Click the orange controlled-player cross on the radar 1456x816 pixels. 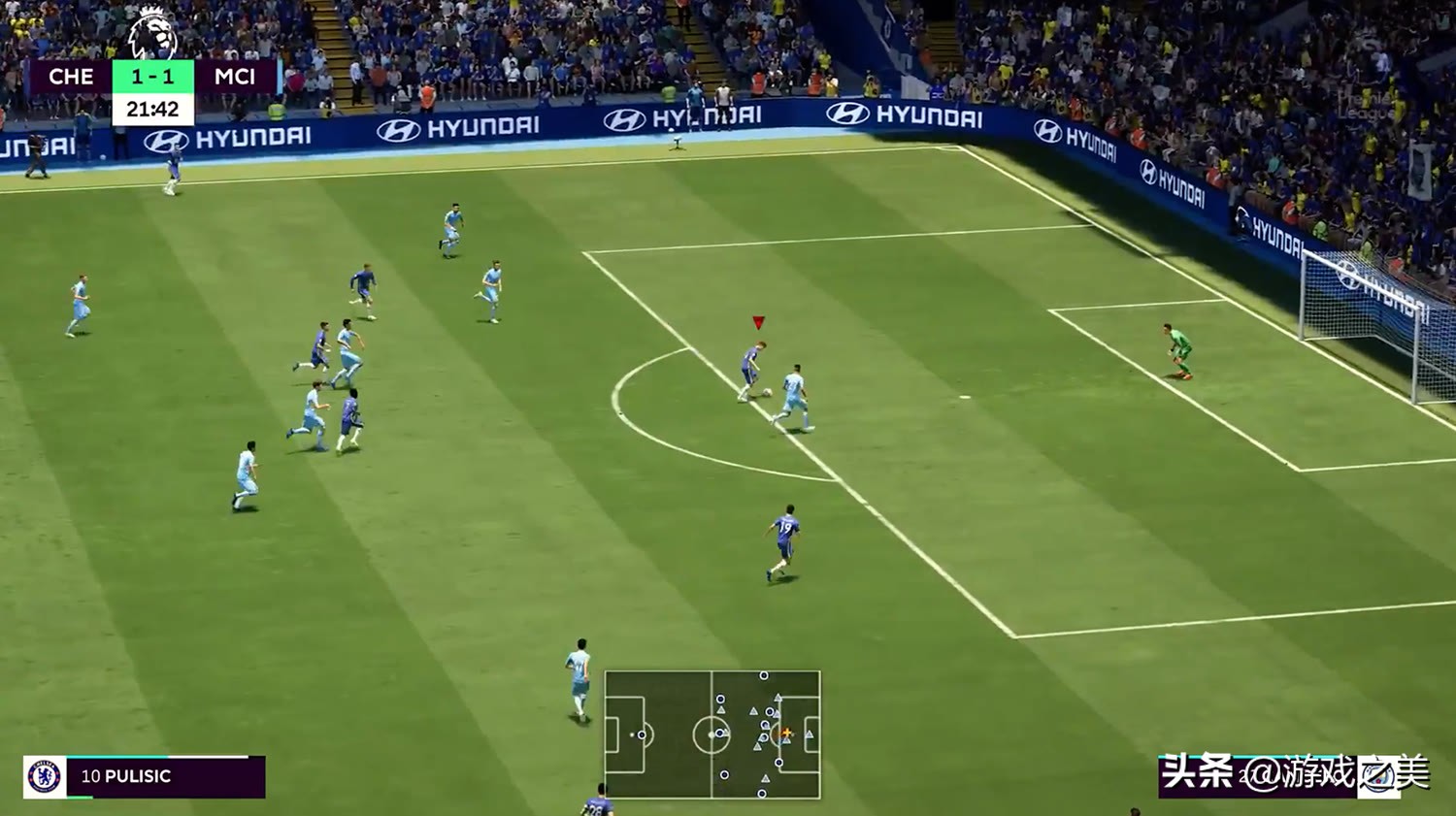coord(787,733)
